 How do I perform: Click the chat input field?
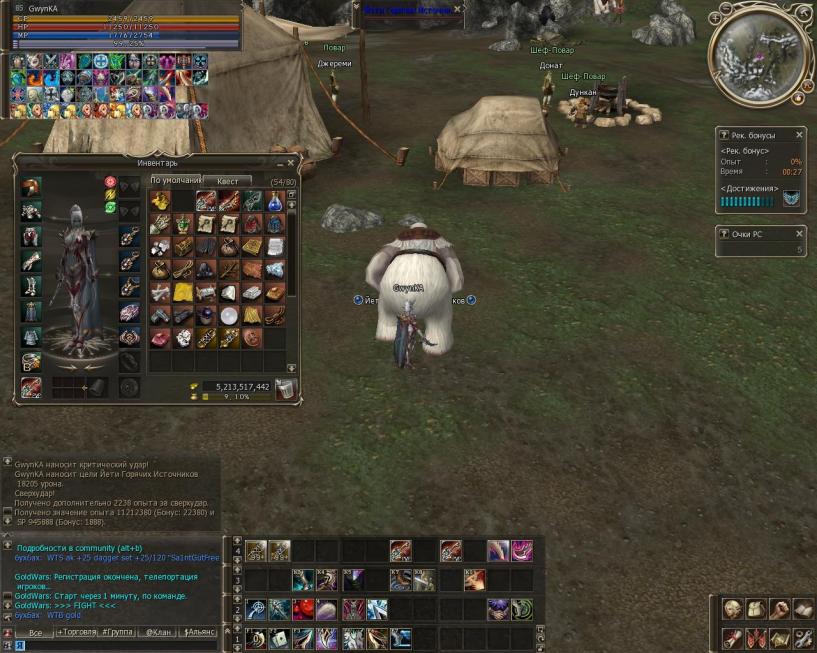[x=110, y=646]
